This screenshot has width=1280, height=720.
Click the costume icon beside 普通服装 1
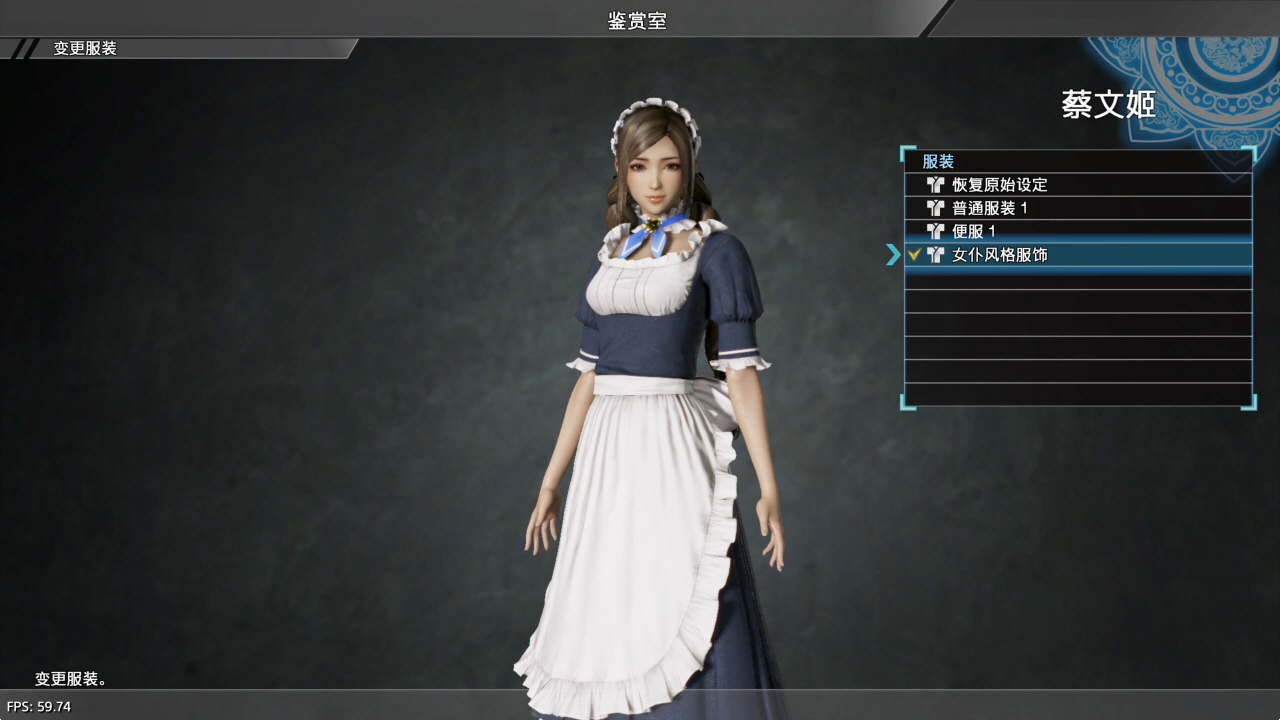pyautogui.click(x=936, y=208)
